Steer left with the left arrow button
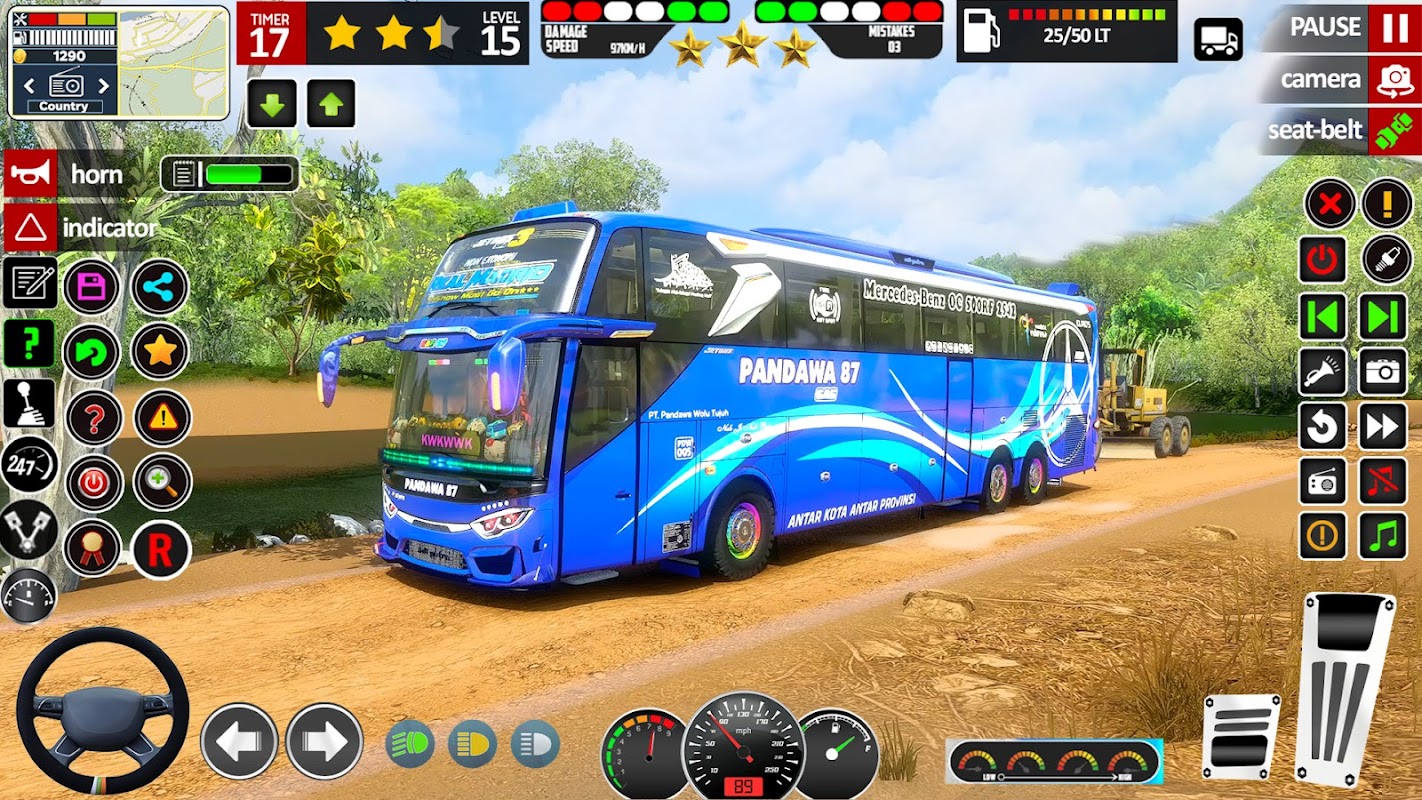This screenshot has height=800, width=1422. (239, 742)
